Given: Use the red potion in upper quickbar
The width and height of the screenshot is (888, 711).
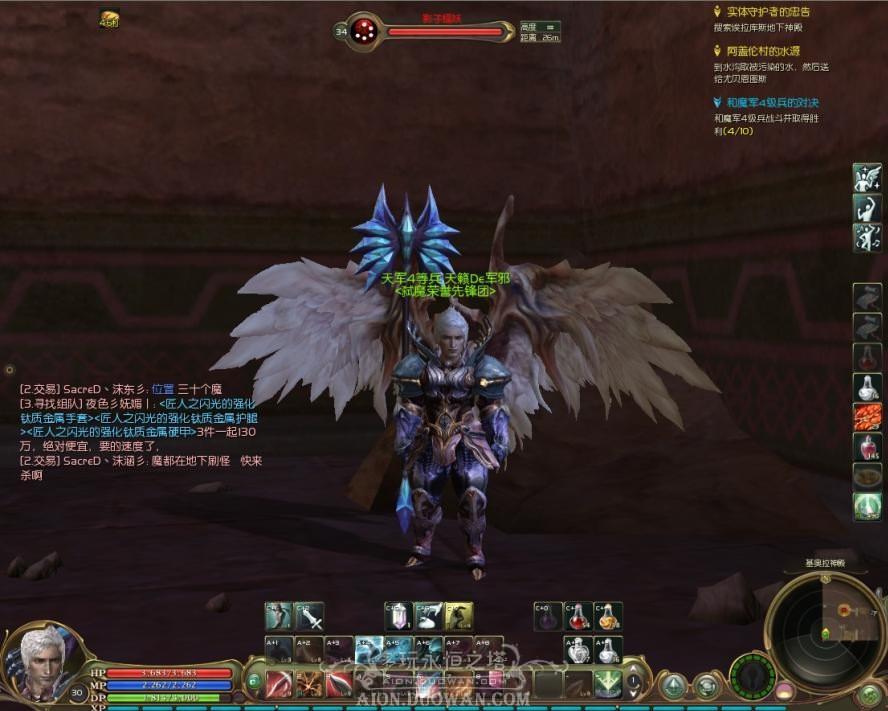Looking at the screenshot, I should coord(578,616).
